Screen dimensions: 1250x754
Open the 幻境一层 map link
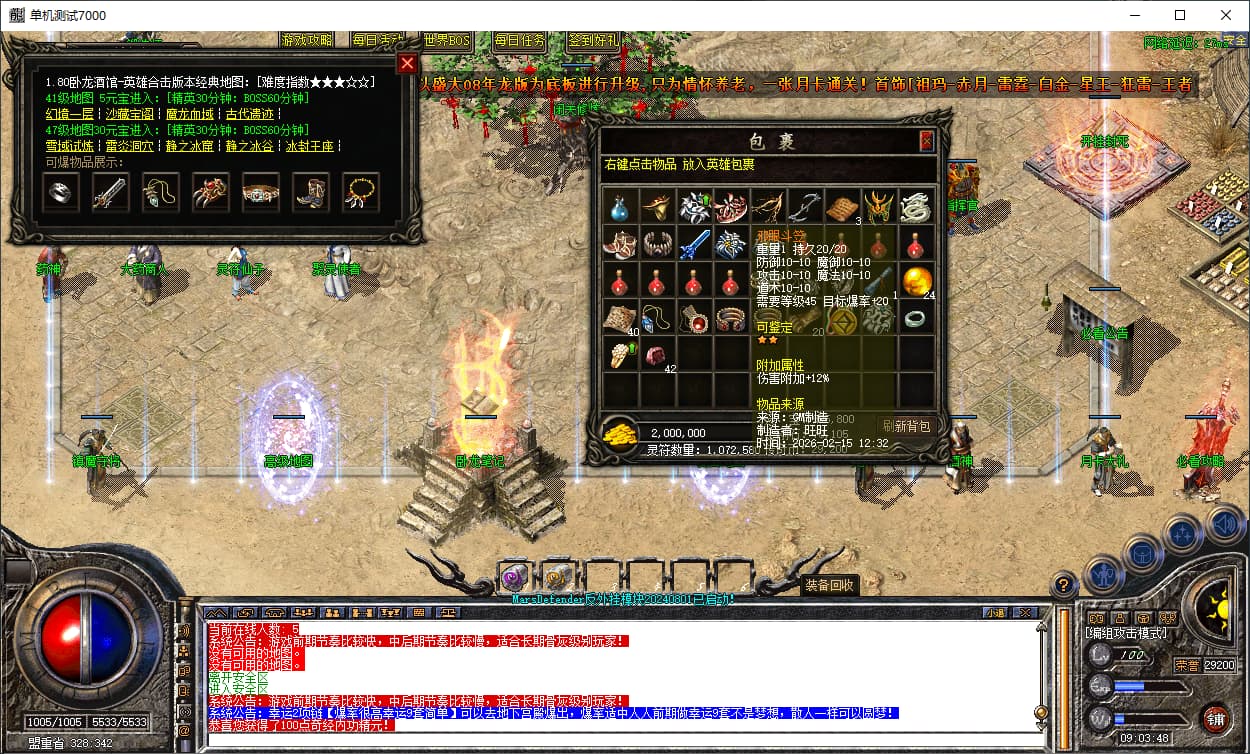coord(70,114)
